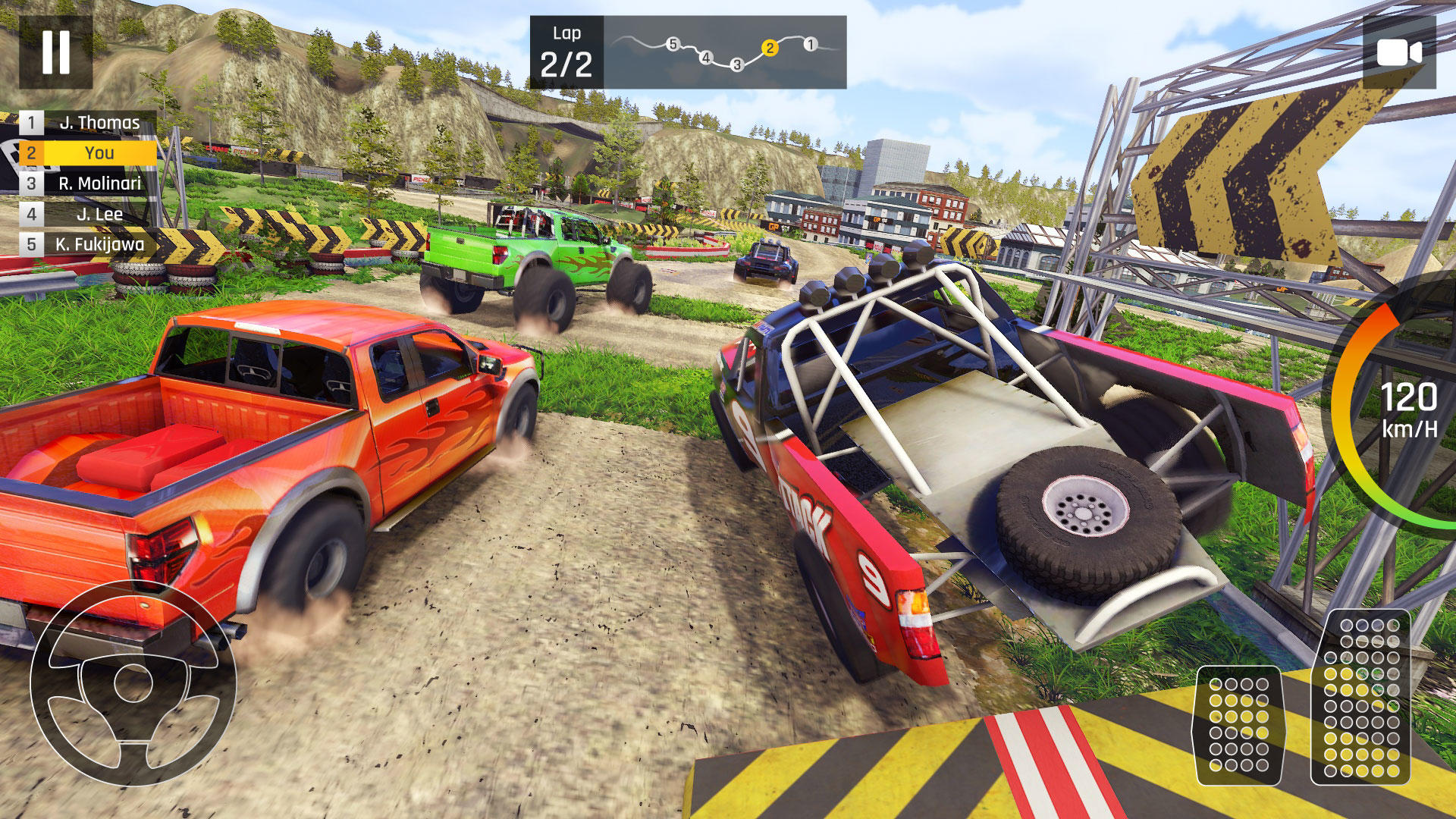Select the highlighted "You" position row
This screenshot has height=819, width=1456.
88,153
